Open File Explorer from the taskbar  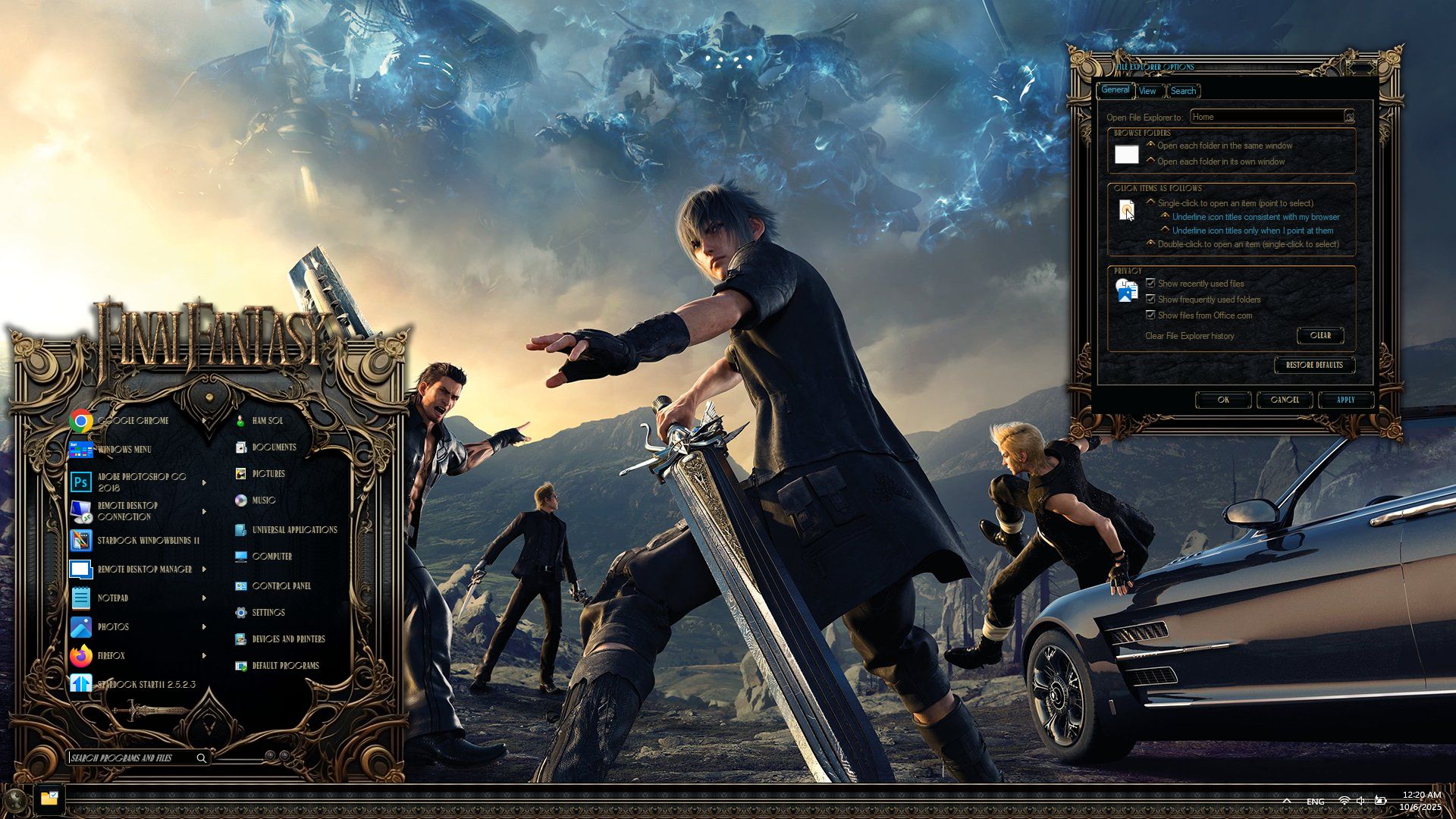pos(49,799)
